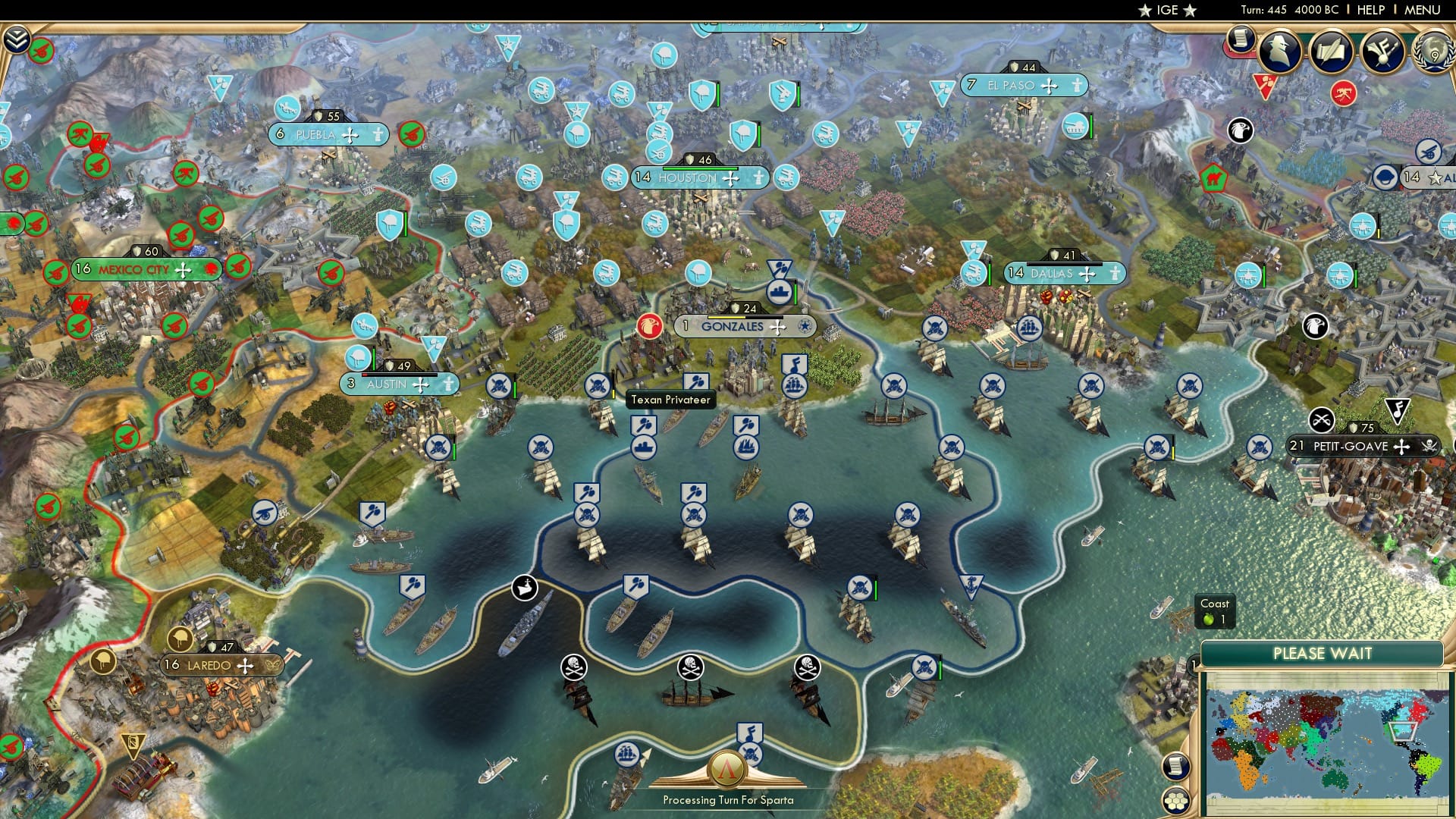
Task: Click the IGE star in the top bar
Action: point(1145,11)
